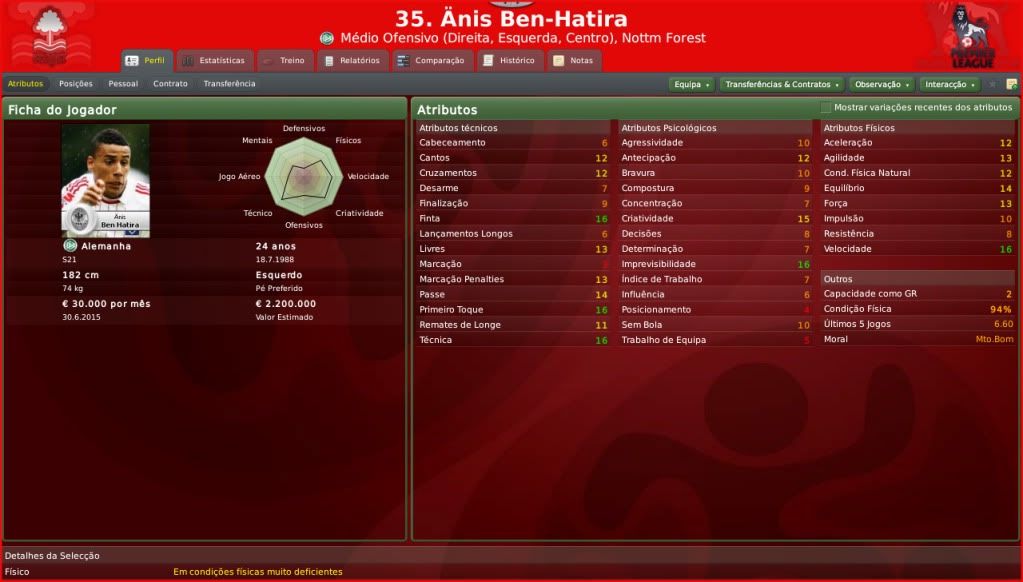Toggle Mostrar variações recentes dos atributos checkbox
Viewport: 1023px width, 582px height.
826,107
